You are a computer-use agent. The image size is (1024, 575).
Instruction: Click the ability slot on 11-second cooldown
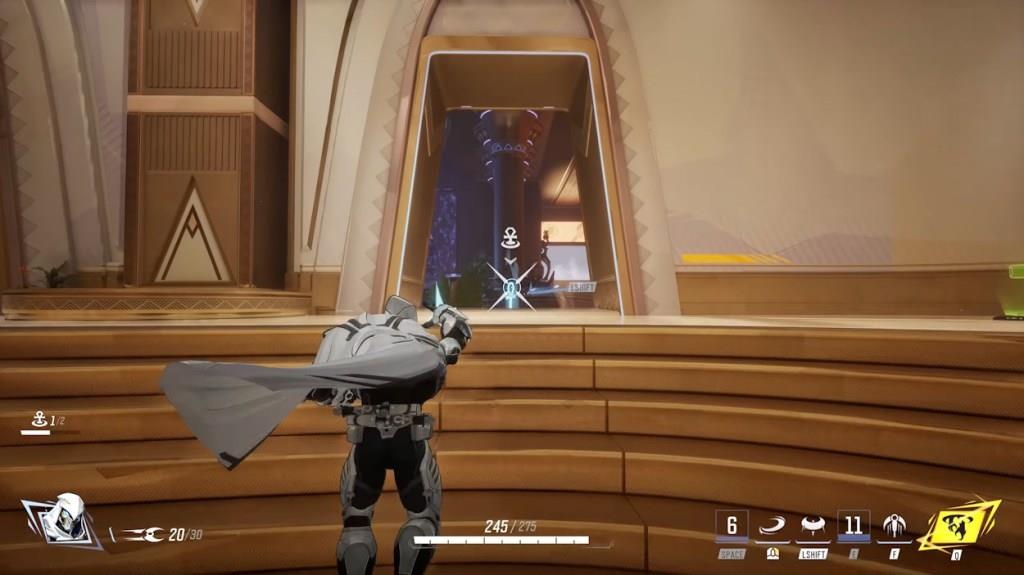pyautogui.click(x=853, y=526)
